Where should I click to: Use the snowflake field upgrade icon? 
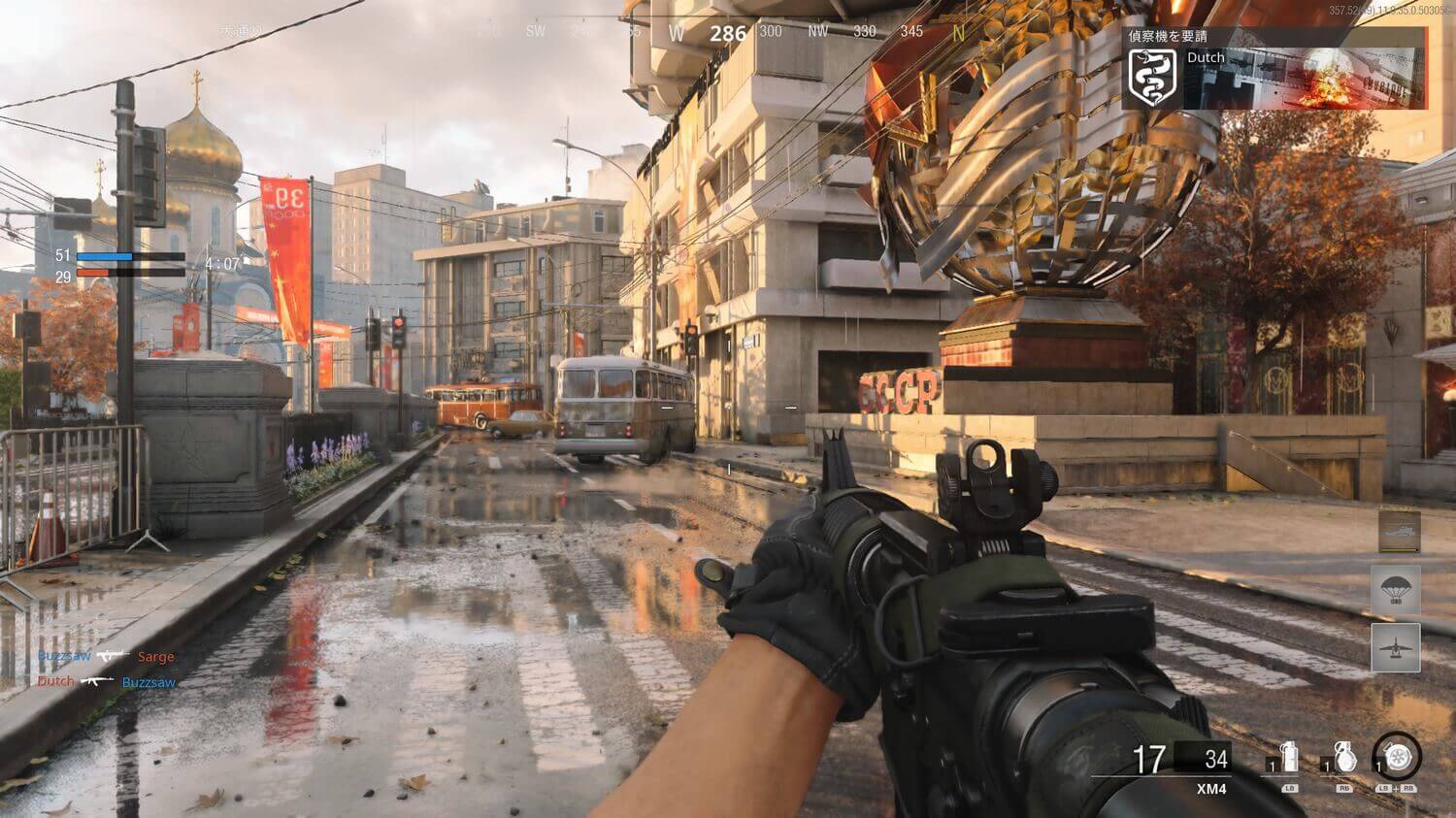point(1397,756)
